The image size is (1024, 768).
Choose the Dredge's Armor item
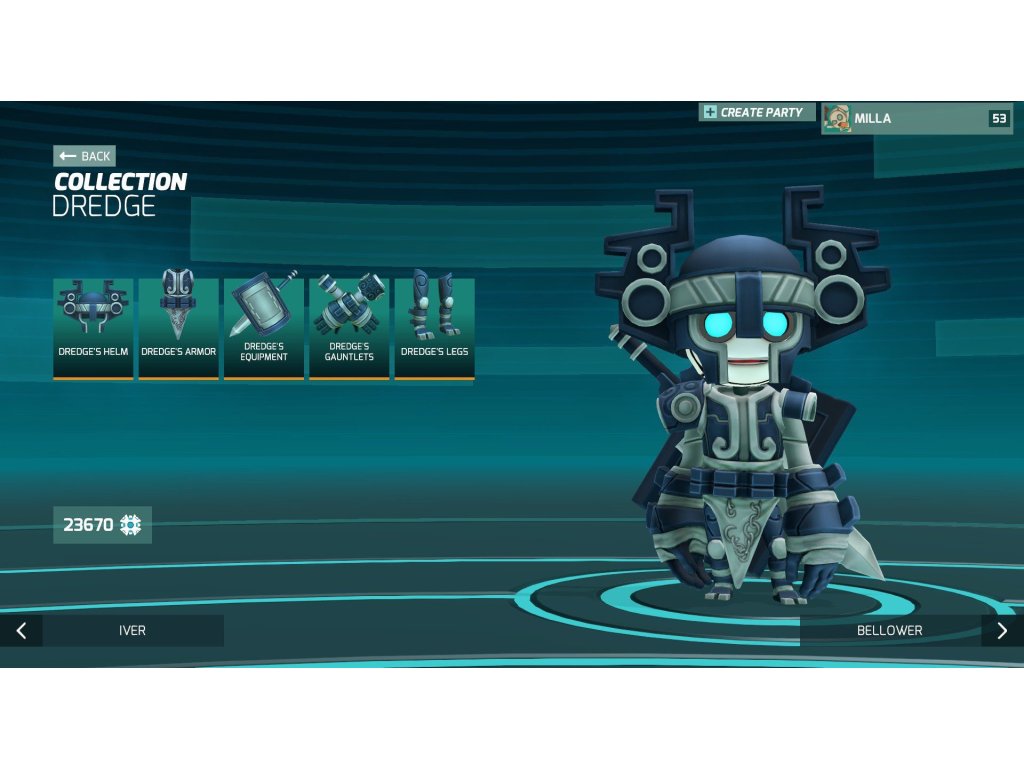click(x=178, y=328)
